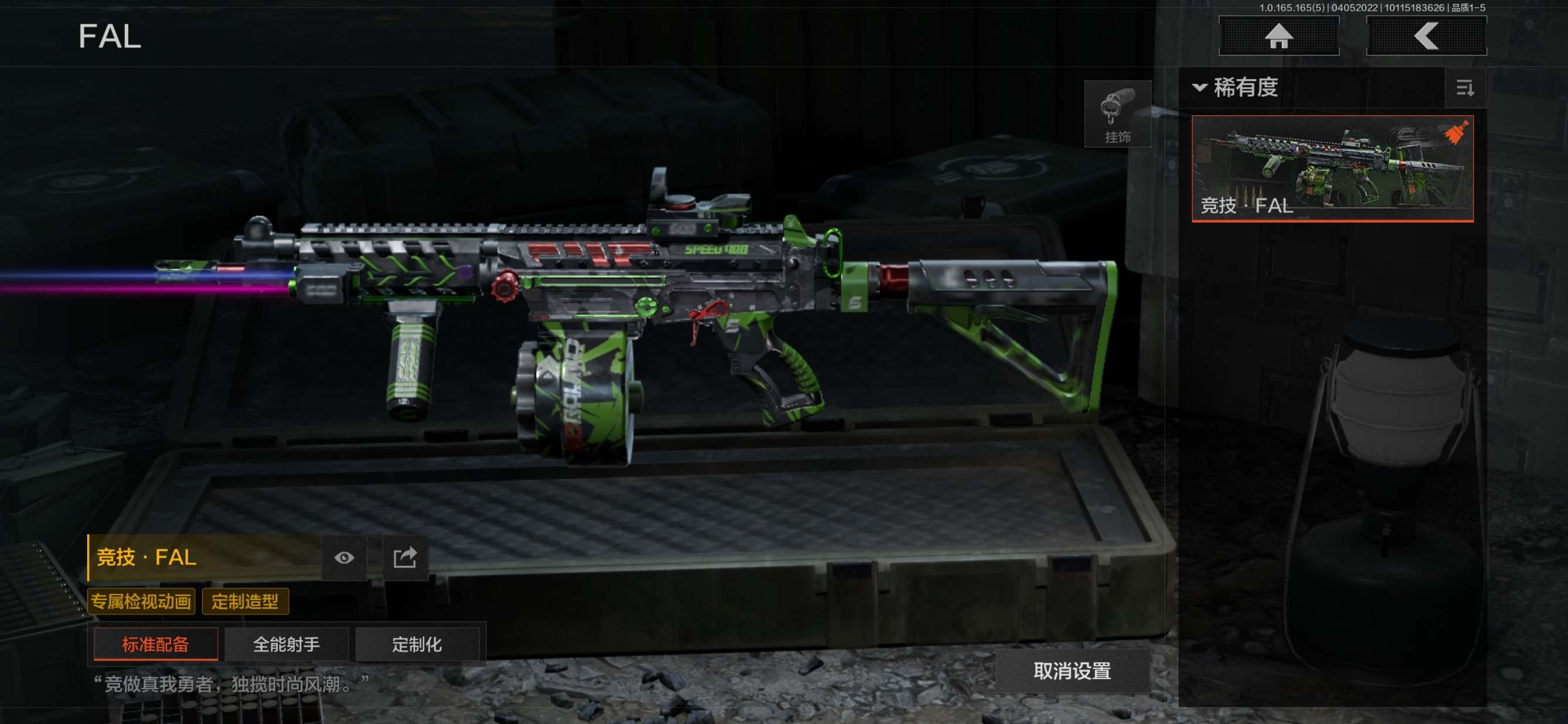Click the back arrow button
The height and width of the screenshot is (724, 1568).
pos(1426,36)
